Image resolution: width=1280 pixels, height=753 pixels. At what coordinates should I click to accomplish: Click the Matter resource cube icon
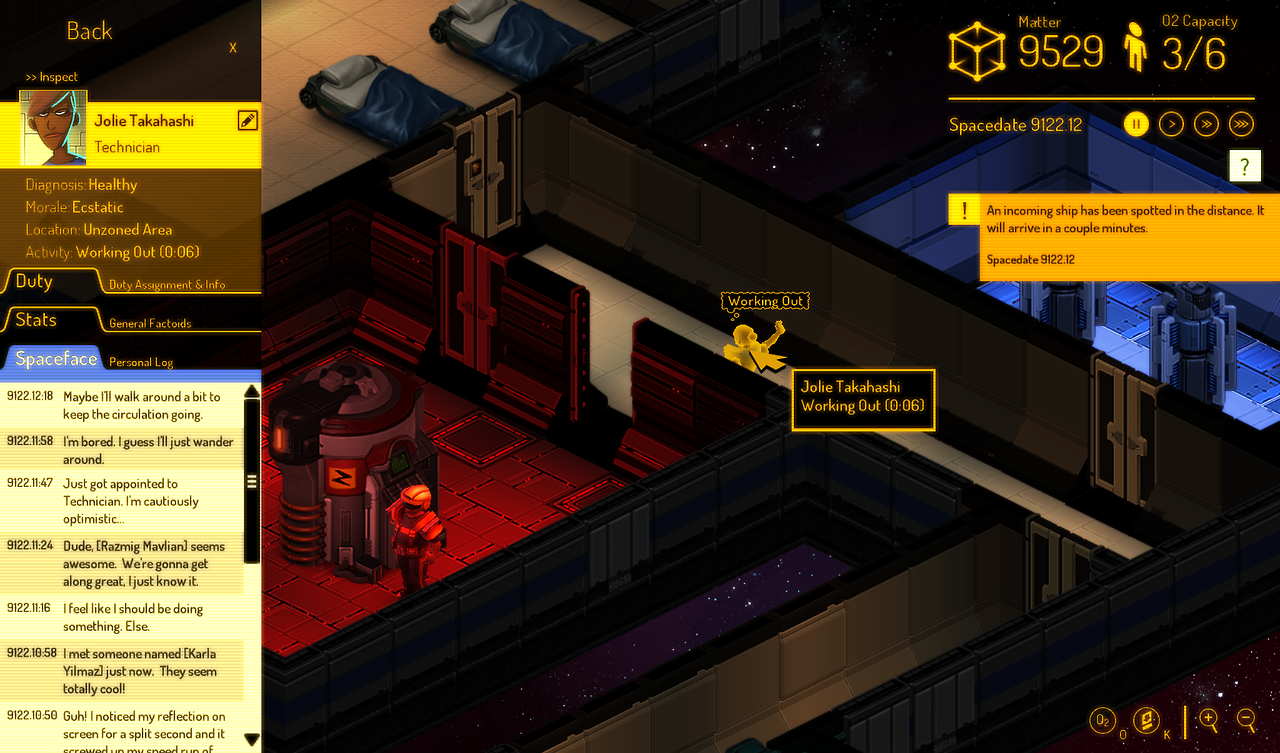click(975, 48)
